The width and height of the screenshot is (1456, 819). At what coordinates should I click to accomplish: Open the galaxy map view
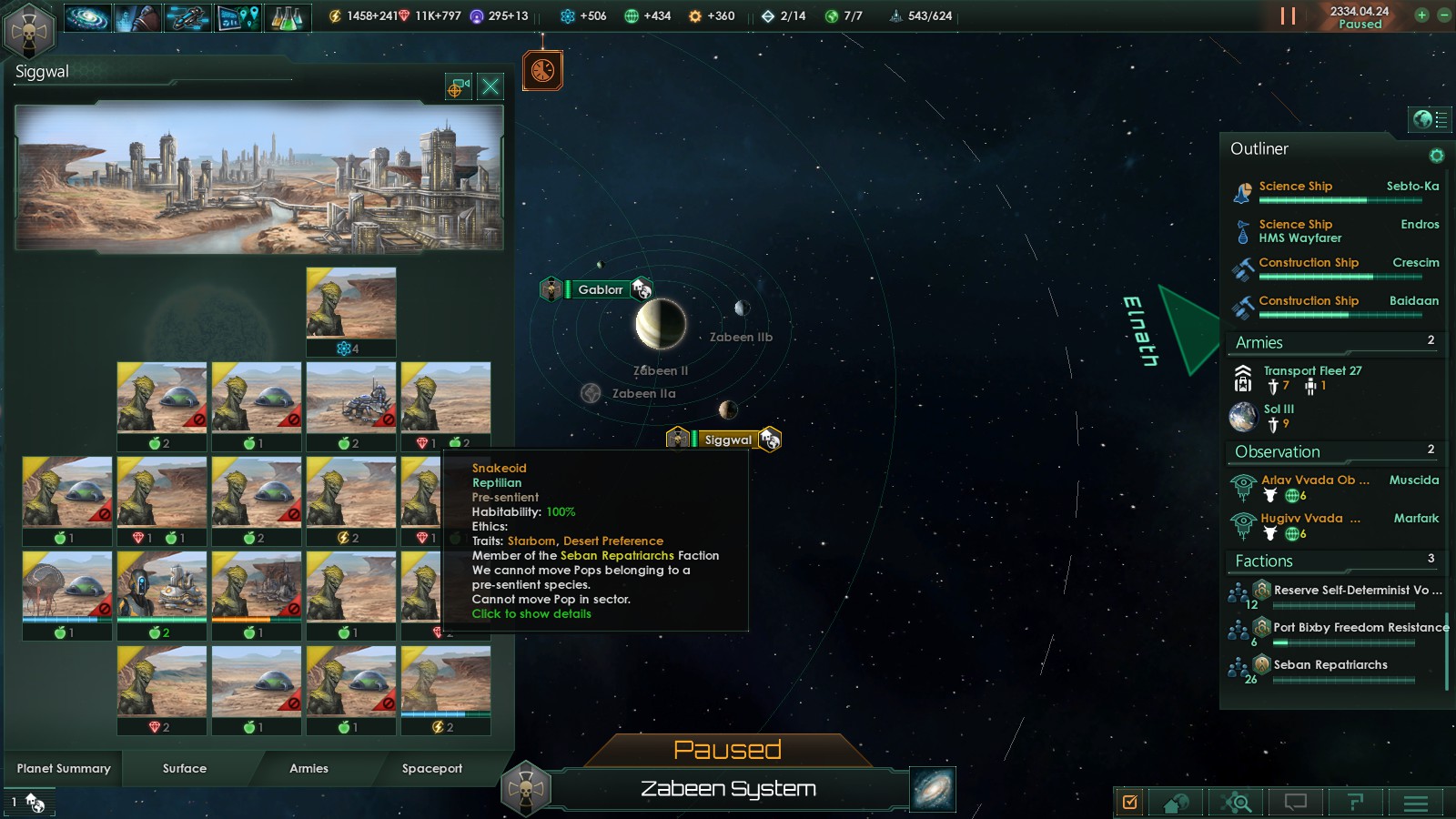[x=933, y=788]
